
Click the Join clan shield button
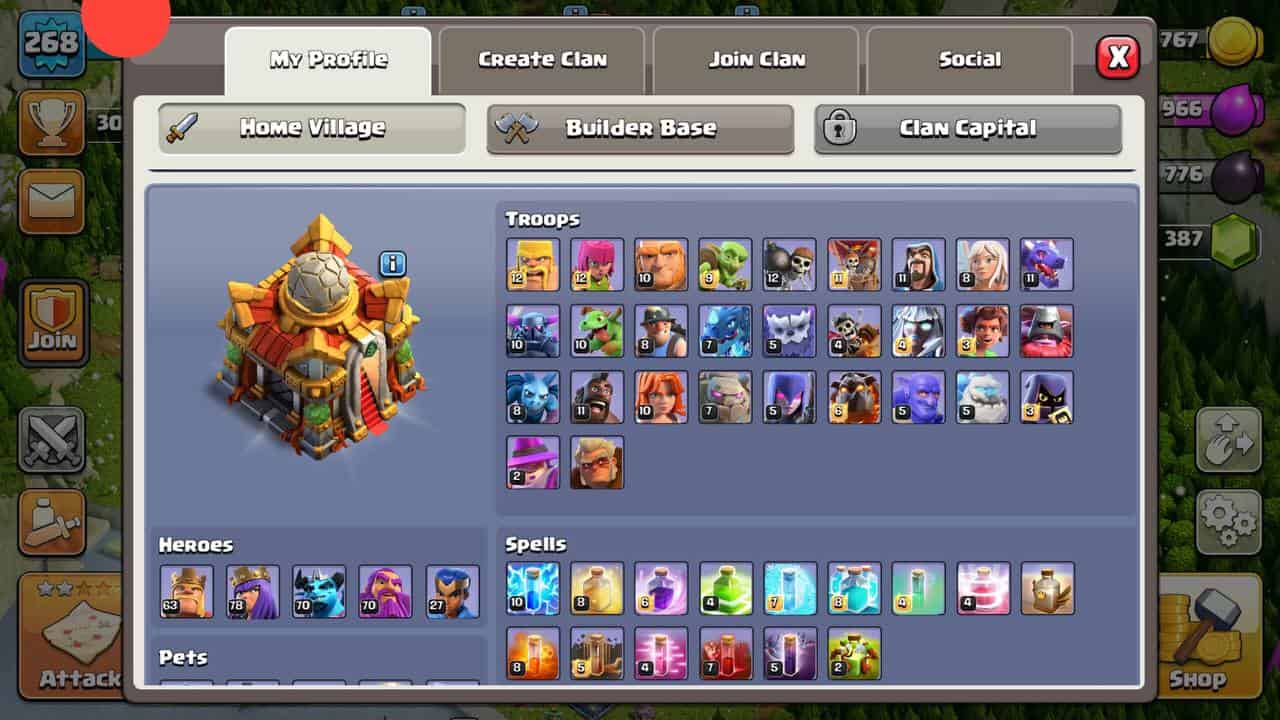coord(52,323)
